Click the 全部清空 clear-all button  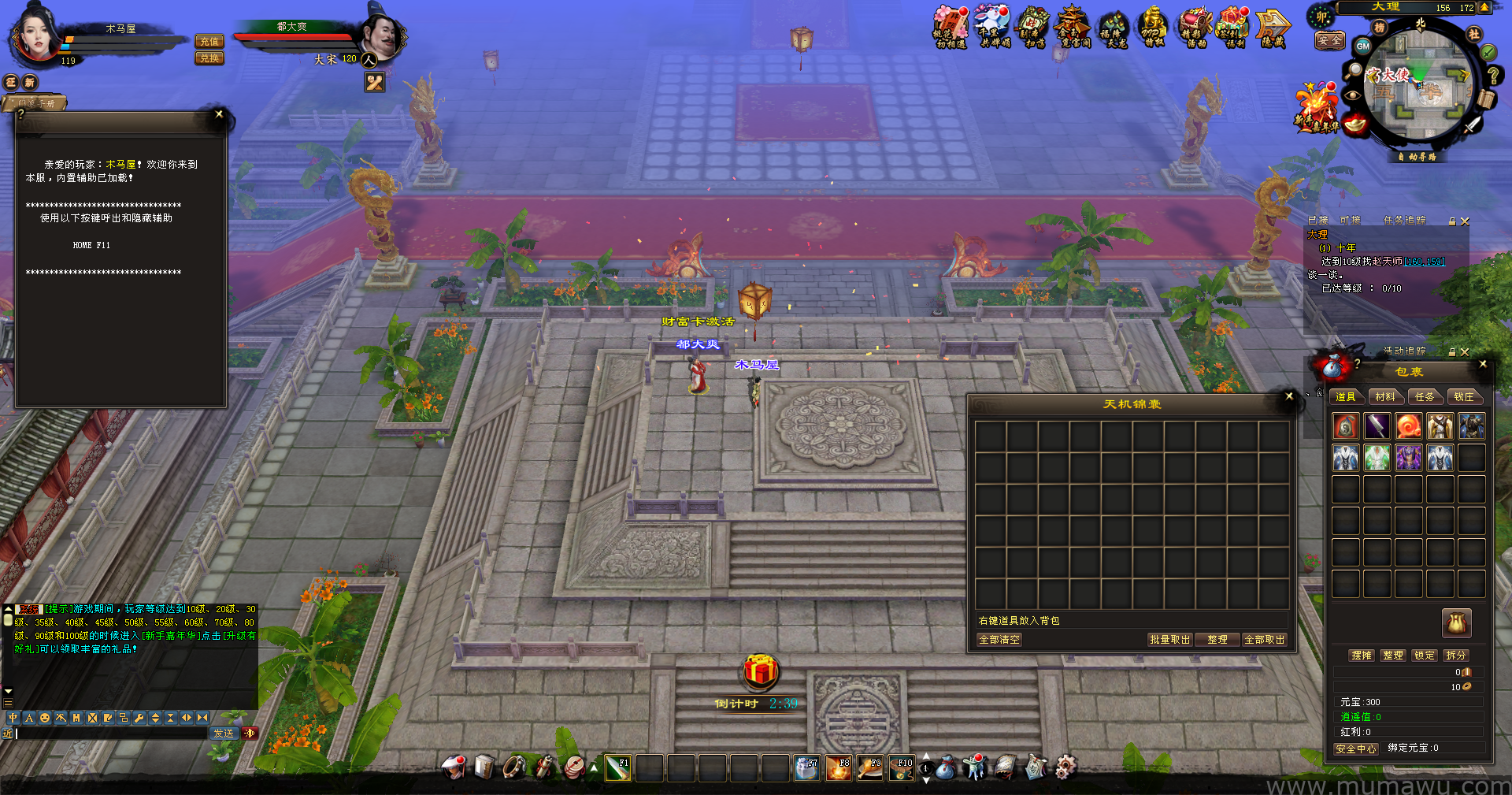click(999, 640)
